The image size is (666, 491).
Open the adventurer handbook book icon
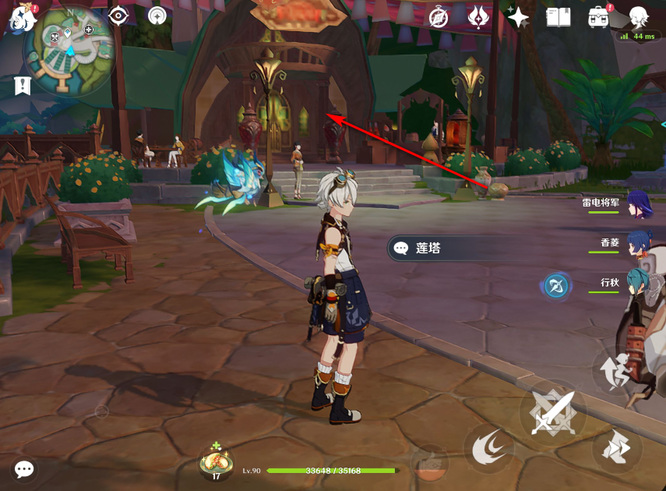click(558, 17)
